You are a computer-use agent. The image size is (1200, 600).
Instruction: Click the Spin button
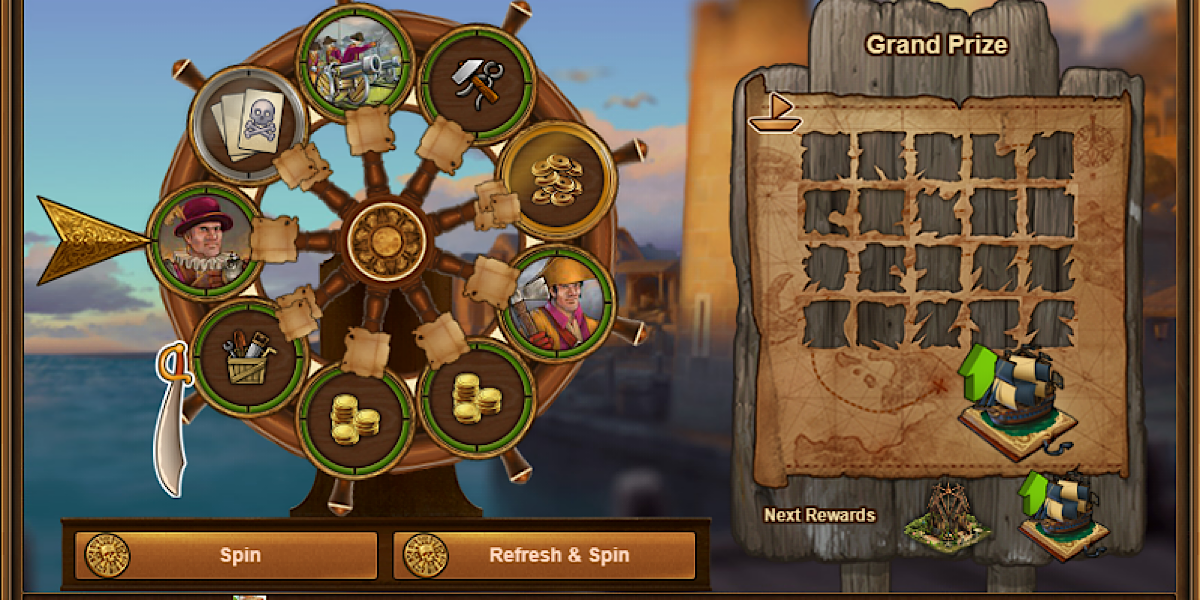coord(226,555)
